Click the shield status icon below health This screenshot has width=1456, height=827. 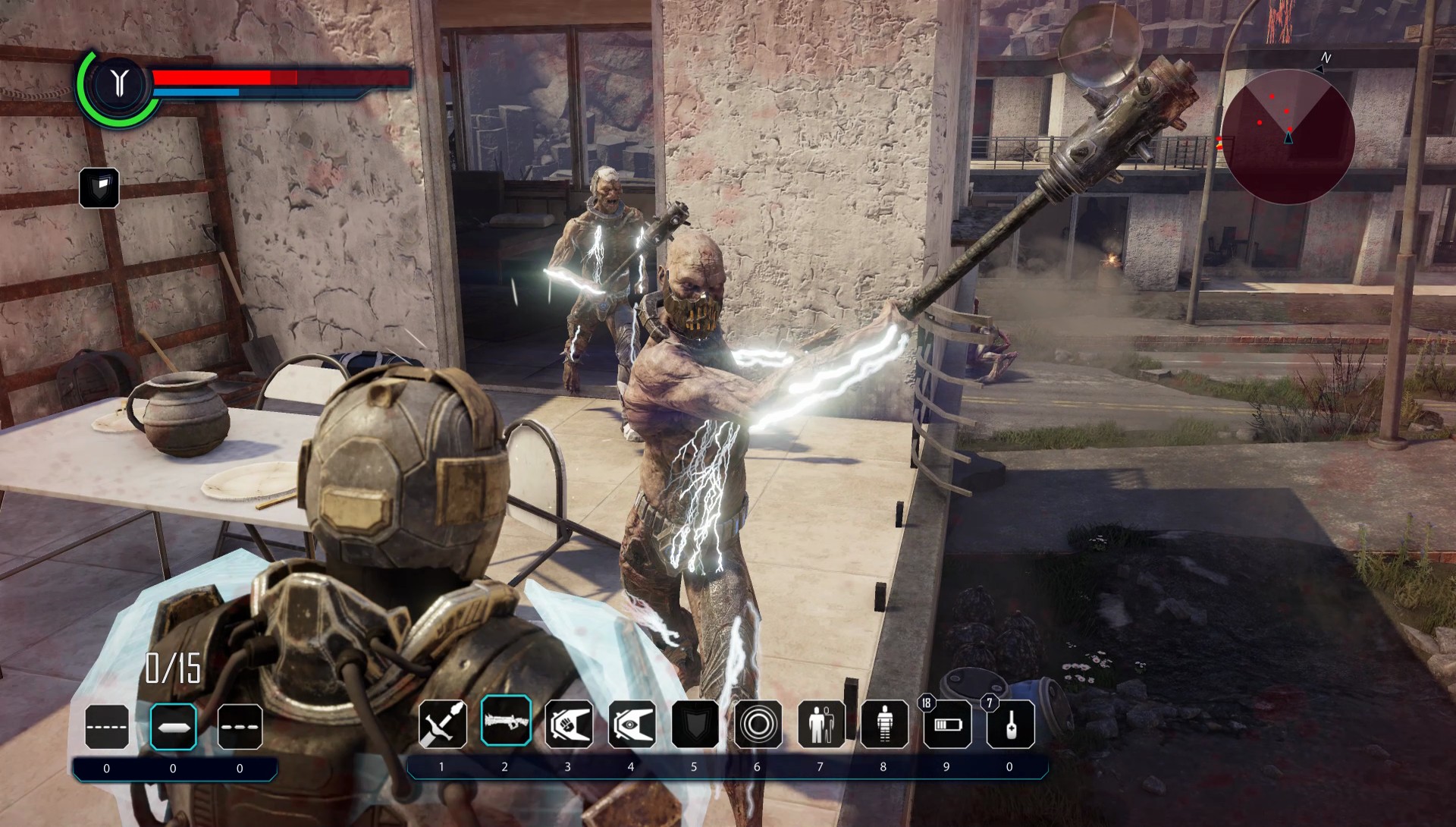pyautogui.click(x=99, y=187)
